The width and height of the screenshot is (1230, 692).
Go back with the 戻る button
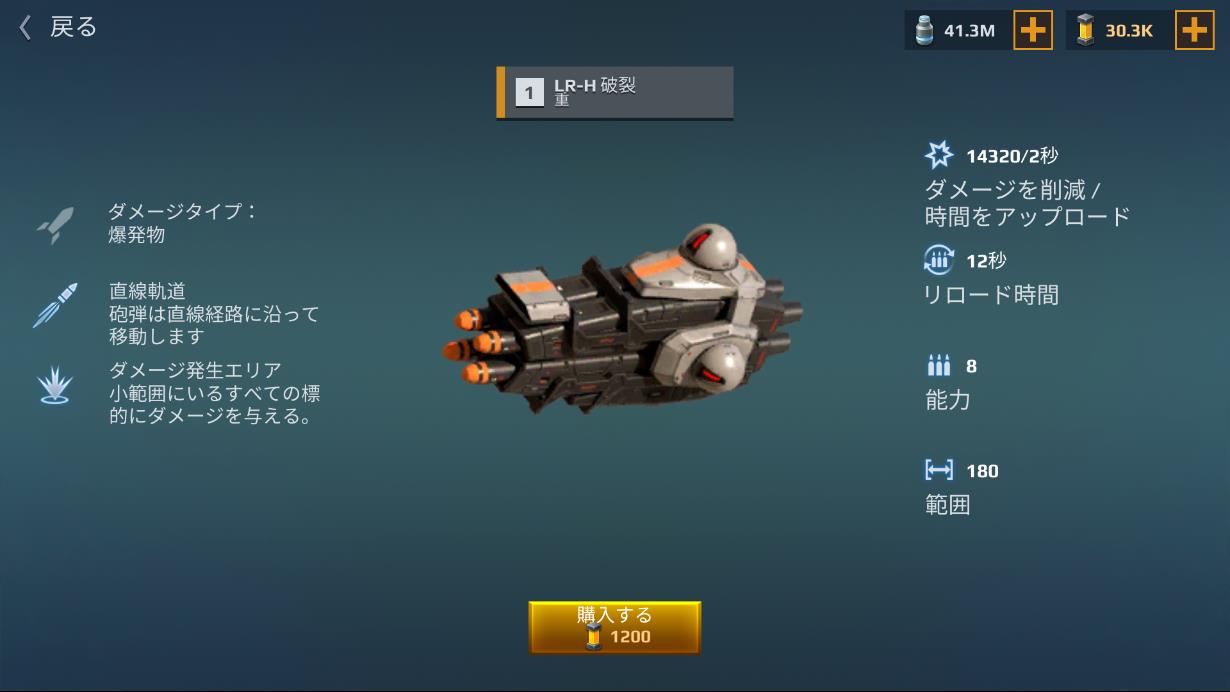pos(58,28)
